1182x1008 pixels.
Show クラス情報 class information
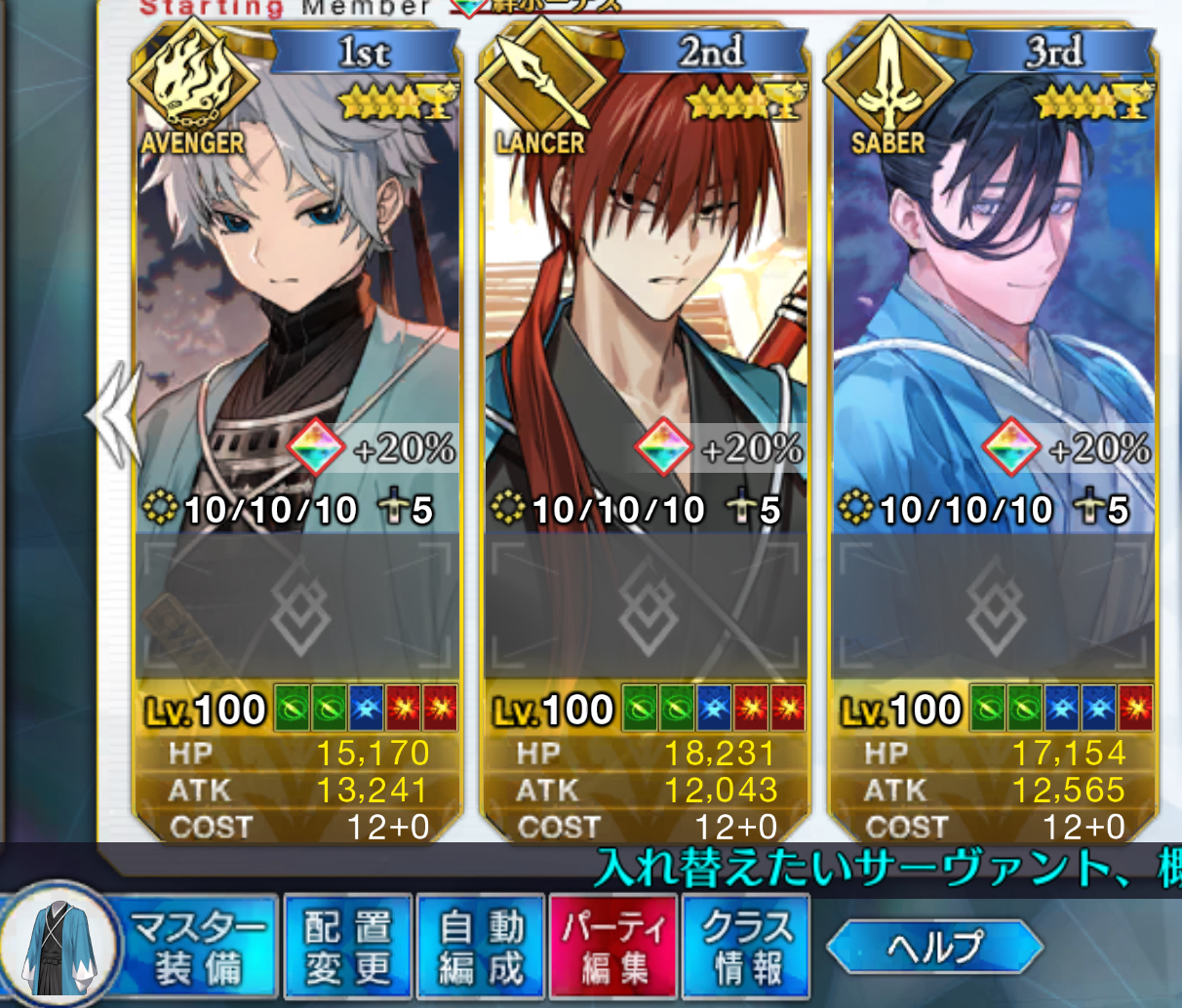tap(747, 948)
